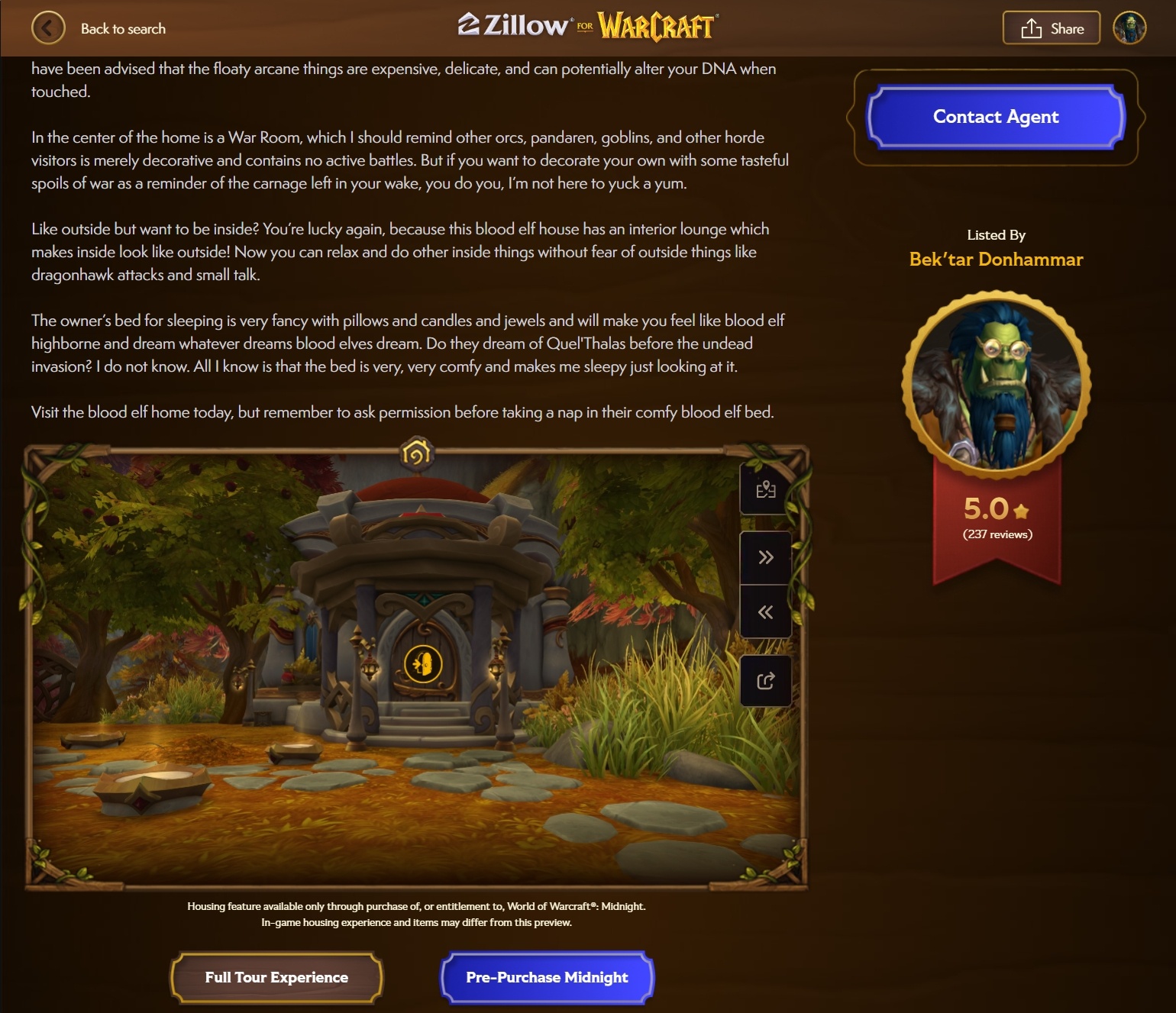
Task: Open your orc profile avatar in the header
Action: click(1129, 27)
